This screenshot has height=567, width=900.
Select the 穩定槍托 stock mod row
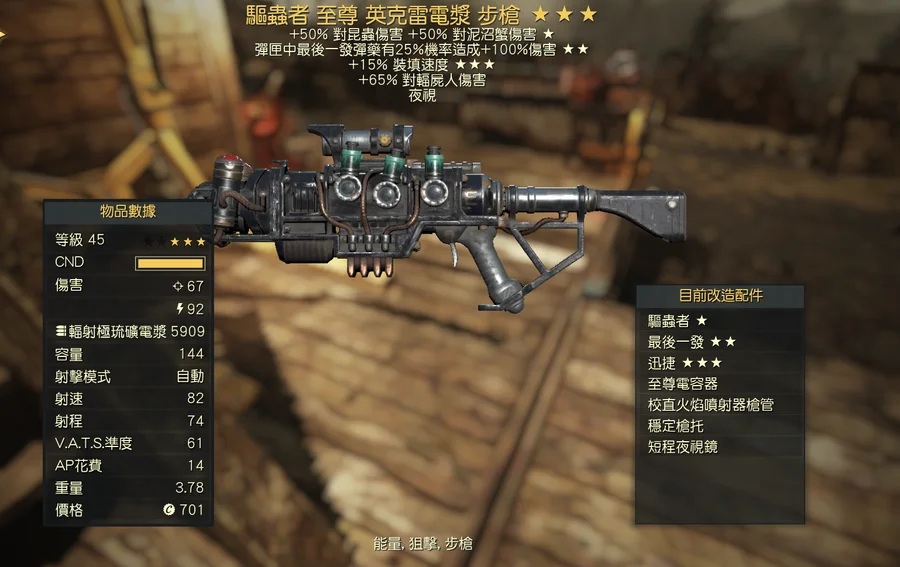pos(719,426)
